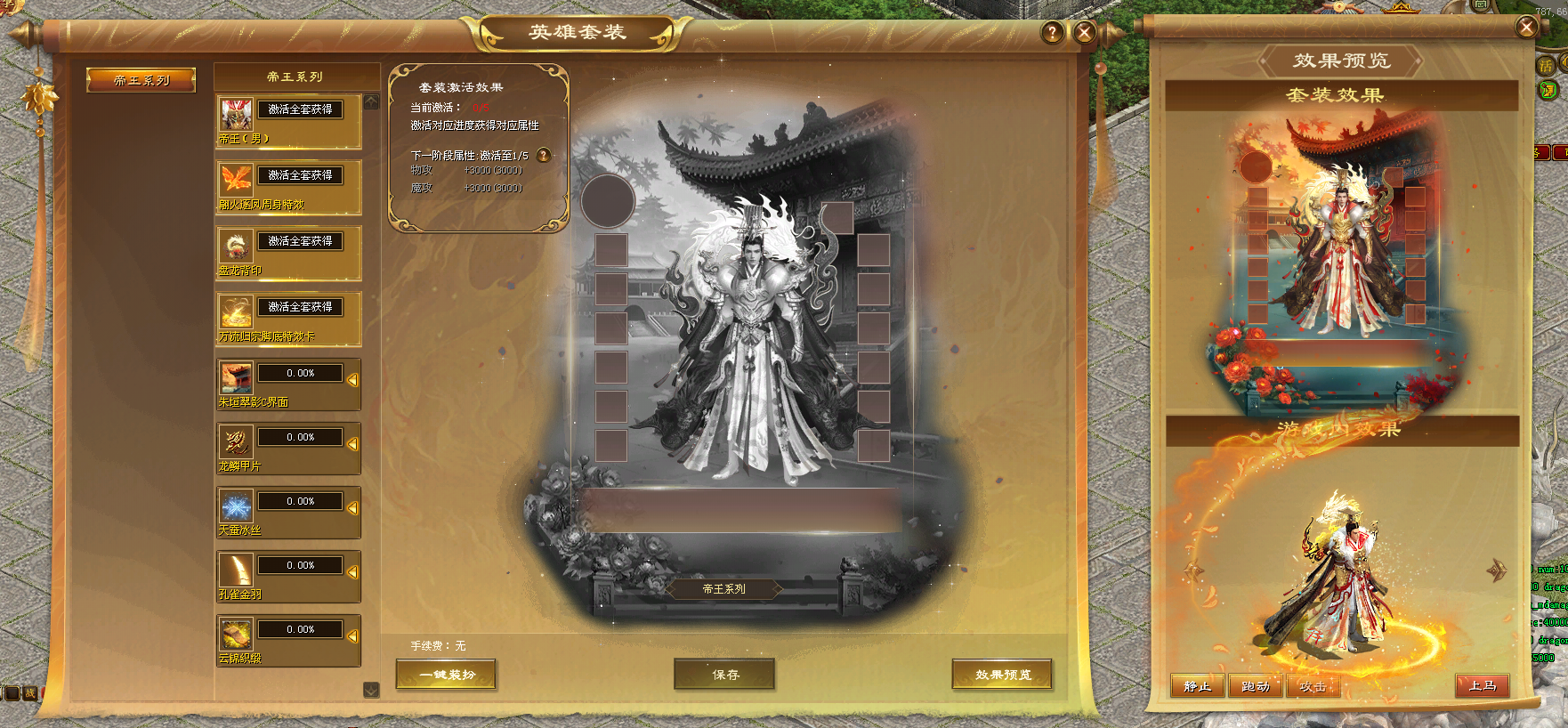Image resolution: width=1568 pixels, height=728 pixels.
Task: Click the help icon beside 激活至1/5
Action: pyautogui.click(x=543, y=155)
